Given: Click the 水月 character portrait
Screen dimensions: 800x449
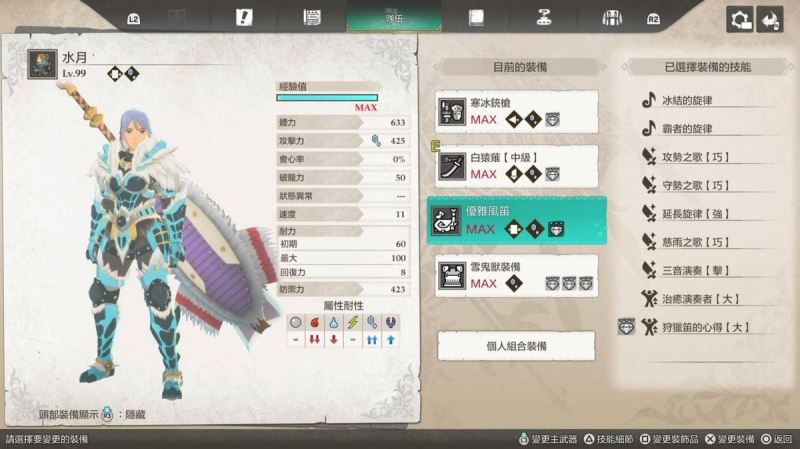Looking at the screenshot, I should [x=42, y=65].
